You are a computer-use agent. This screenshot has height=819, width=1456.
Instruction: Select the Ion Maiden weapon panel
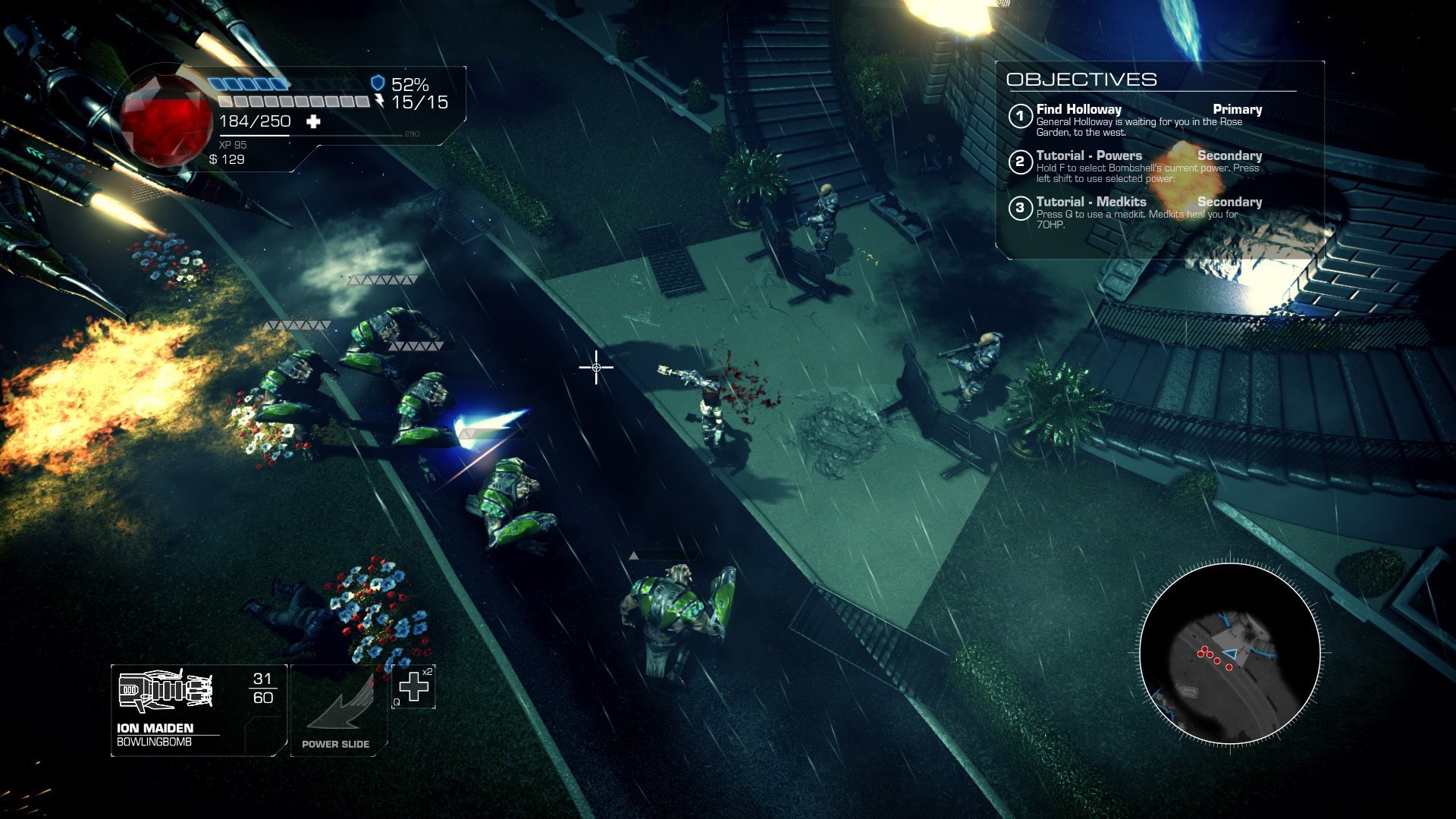point(198,710)
